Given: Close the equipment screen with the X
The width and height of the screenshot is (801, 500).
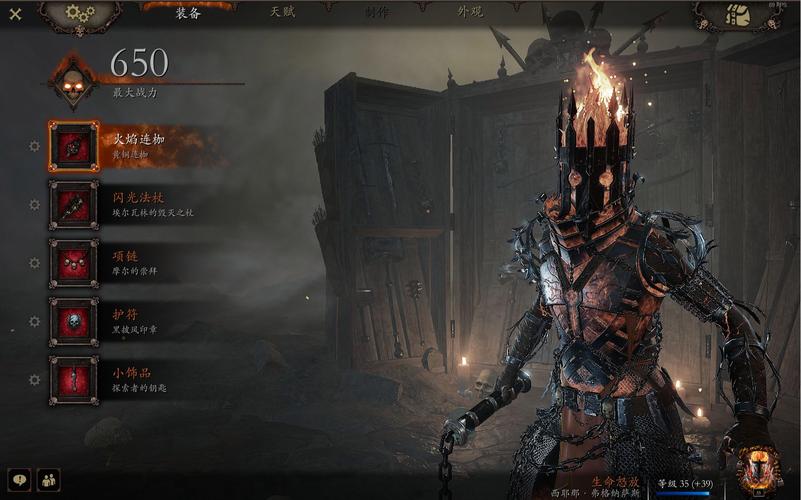Looking at the screenshot, I should tap(15, 14).
